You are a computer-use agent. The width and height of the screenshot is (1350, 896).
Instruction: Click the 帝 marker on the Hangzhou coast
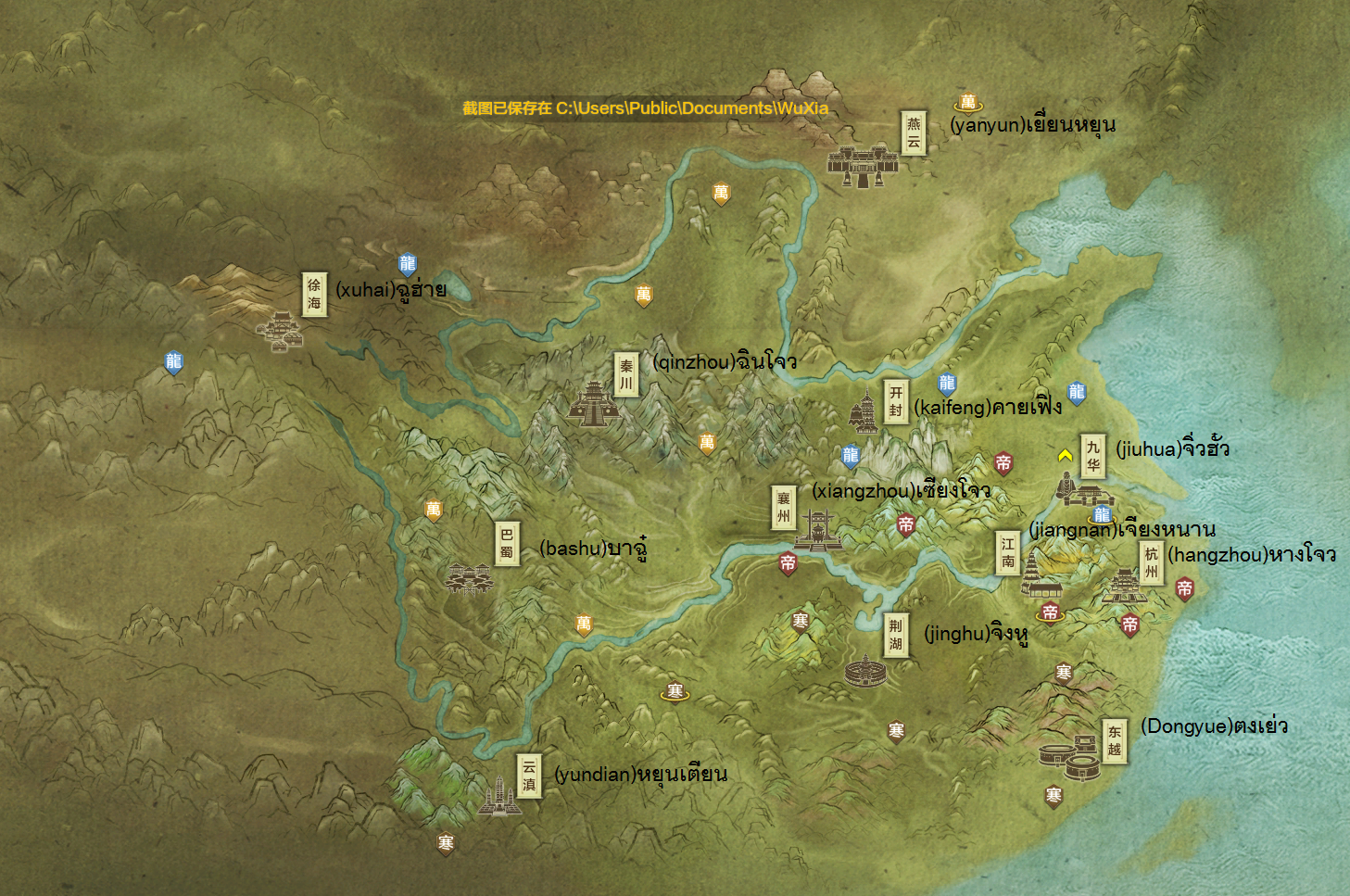coord(1183,587)
